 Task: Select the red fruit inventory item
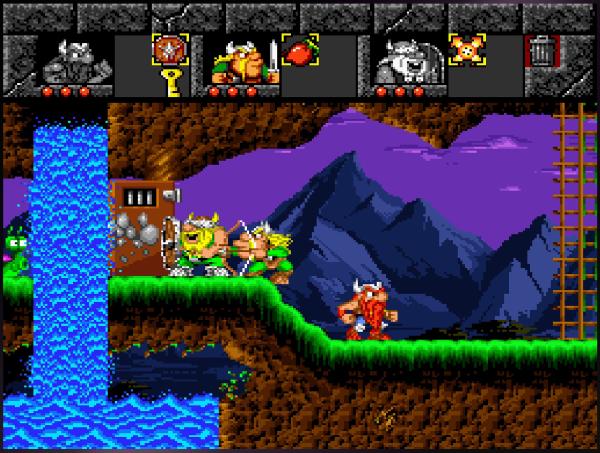[301, 50]
